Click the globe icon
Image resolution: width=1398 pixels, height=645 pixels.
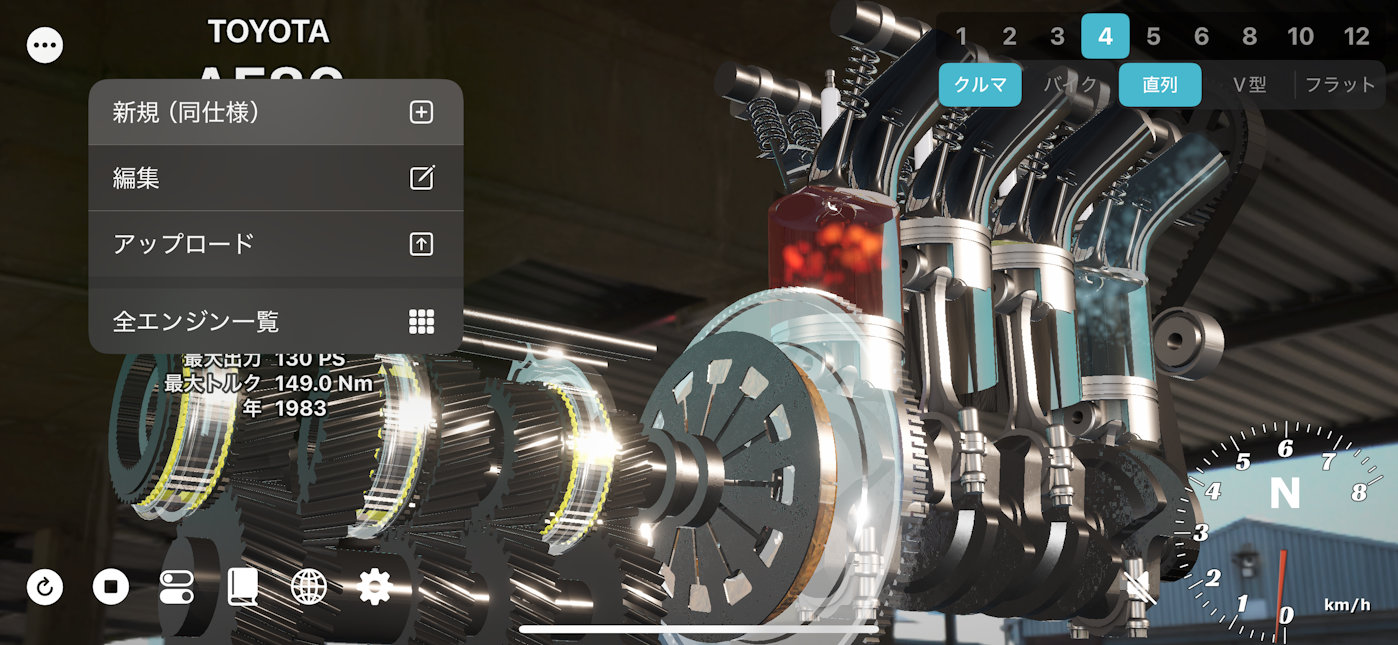click(x=308, y=587)
